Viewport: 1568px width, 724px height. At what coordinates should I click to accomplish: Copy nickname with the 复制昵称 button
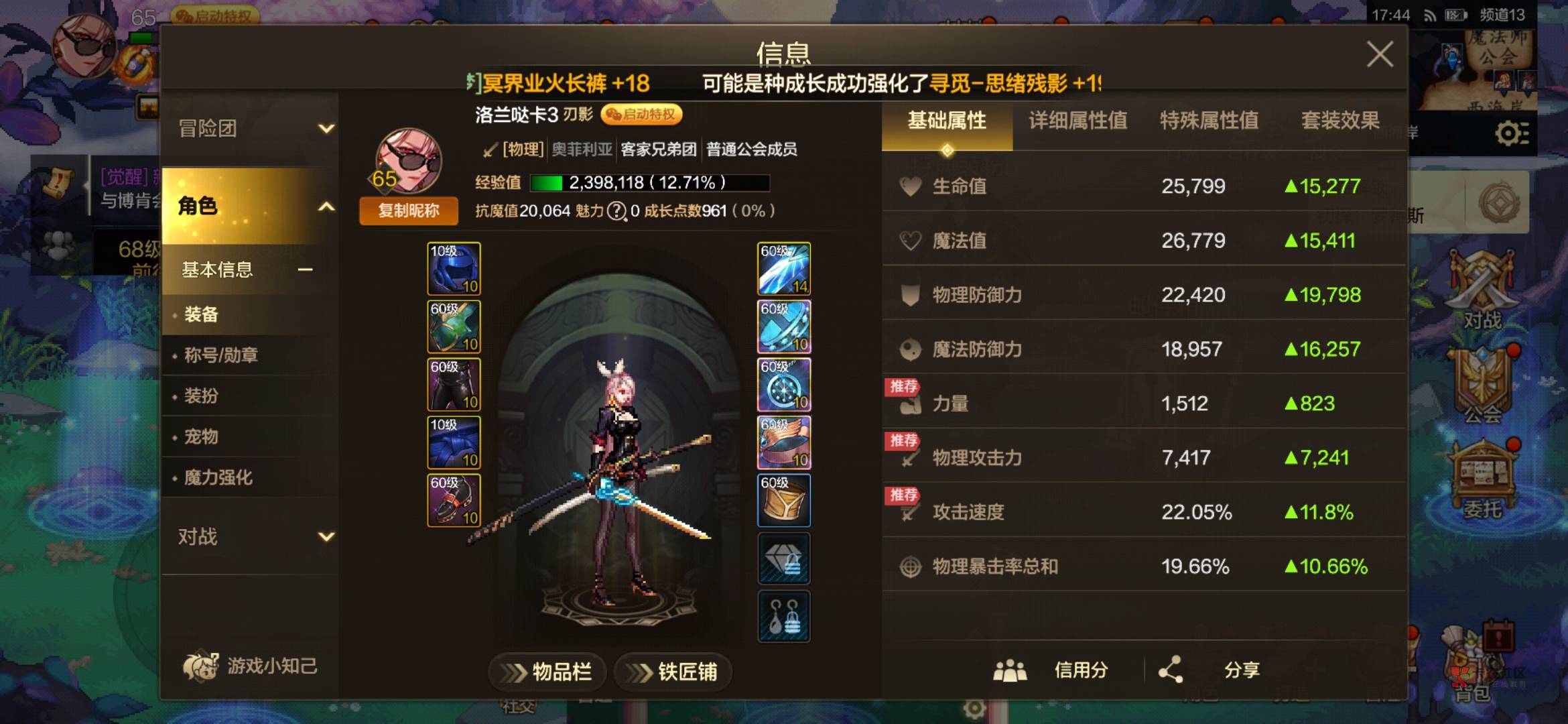click(x=409, y=210)
